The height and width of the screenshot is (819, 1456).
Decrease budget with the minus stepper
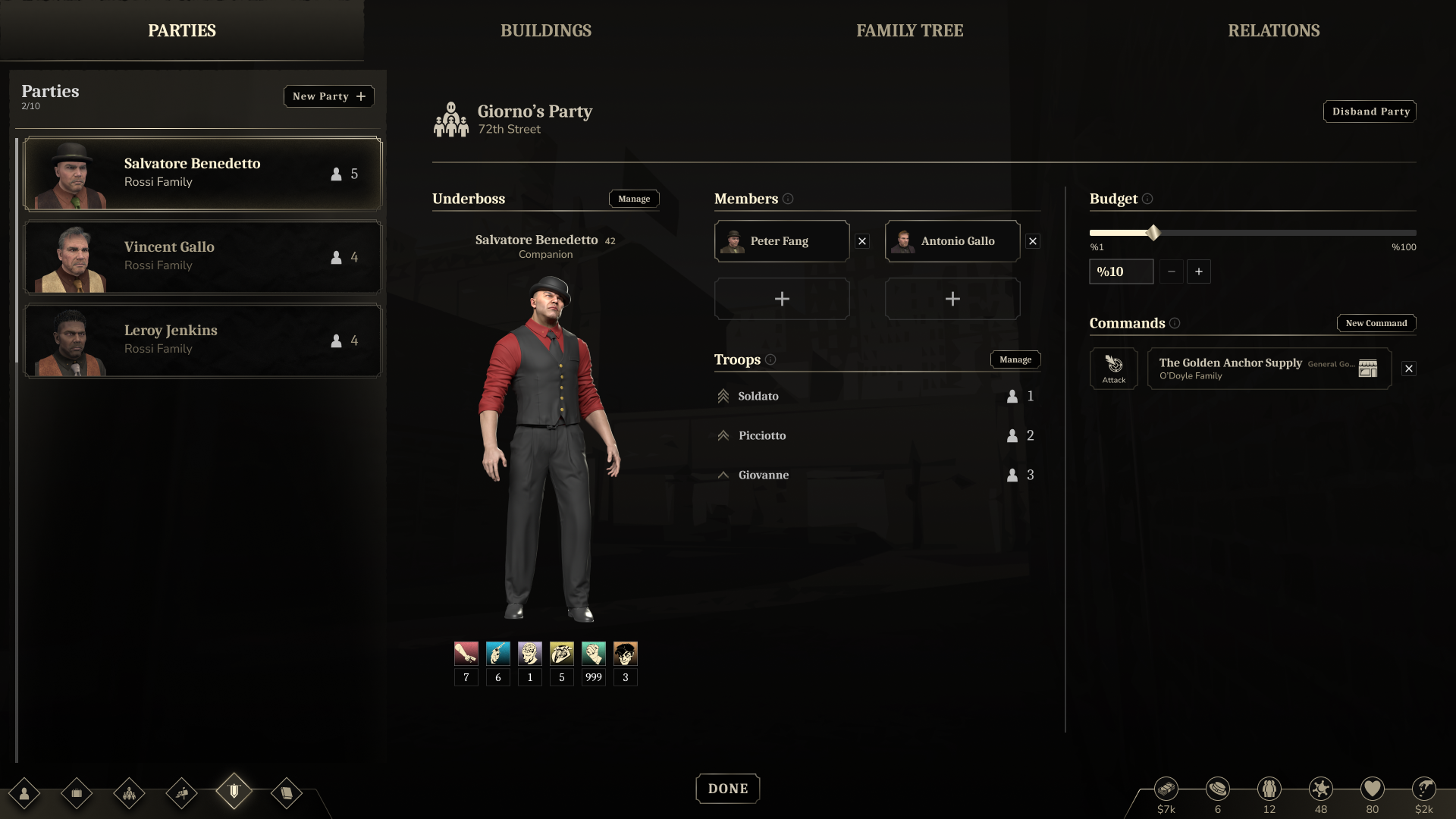tap(1171, 271)
